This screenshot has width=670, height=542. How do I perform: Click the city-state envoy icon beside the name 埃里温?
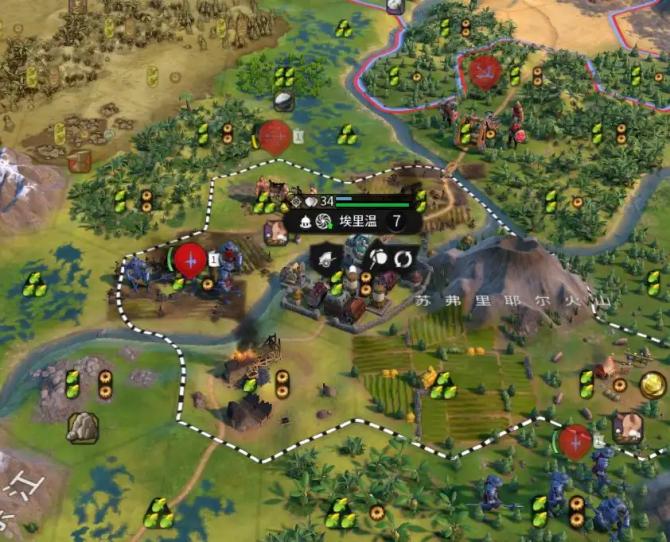[x=323, y=222]
